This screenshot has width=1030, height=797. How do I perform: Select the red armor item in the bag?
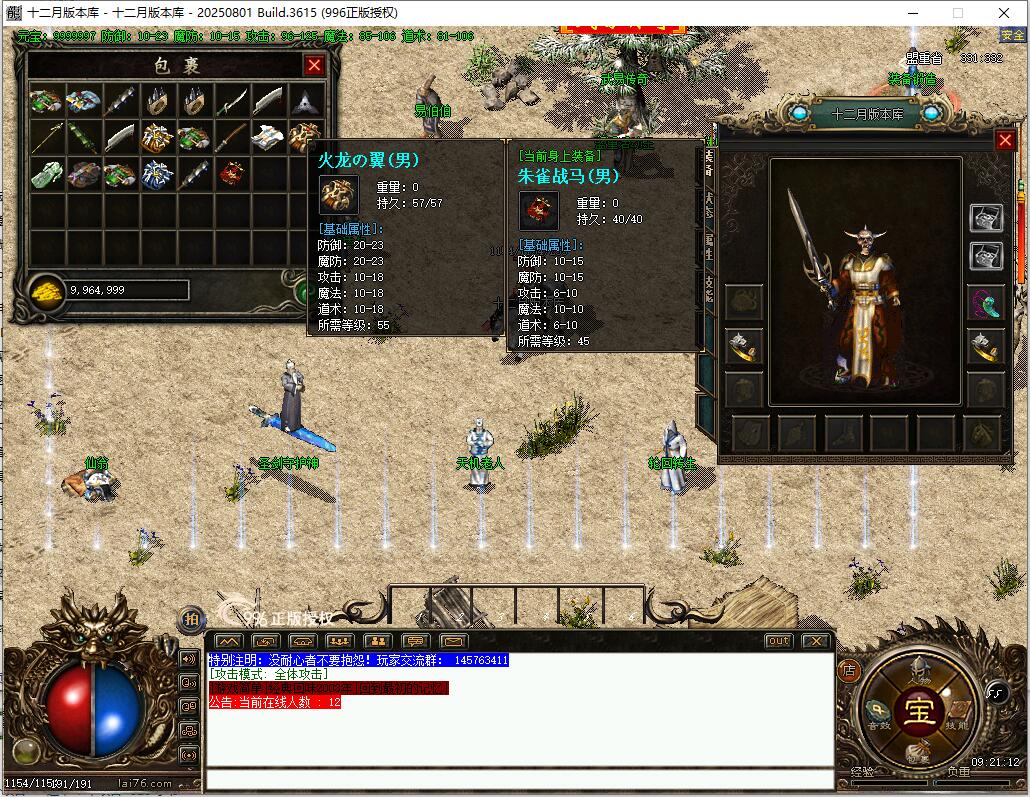point(231,173)
